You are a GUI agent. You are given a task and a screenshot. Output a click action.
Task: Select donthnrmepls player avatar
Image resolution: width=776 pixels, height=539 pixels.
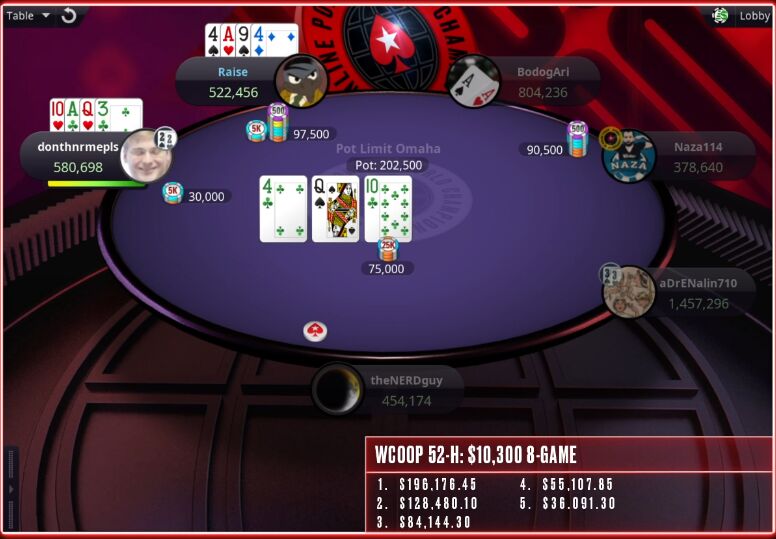(x=147, y=156)
